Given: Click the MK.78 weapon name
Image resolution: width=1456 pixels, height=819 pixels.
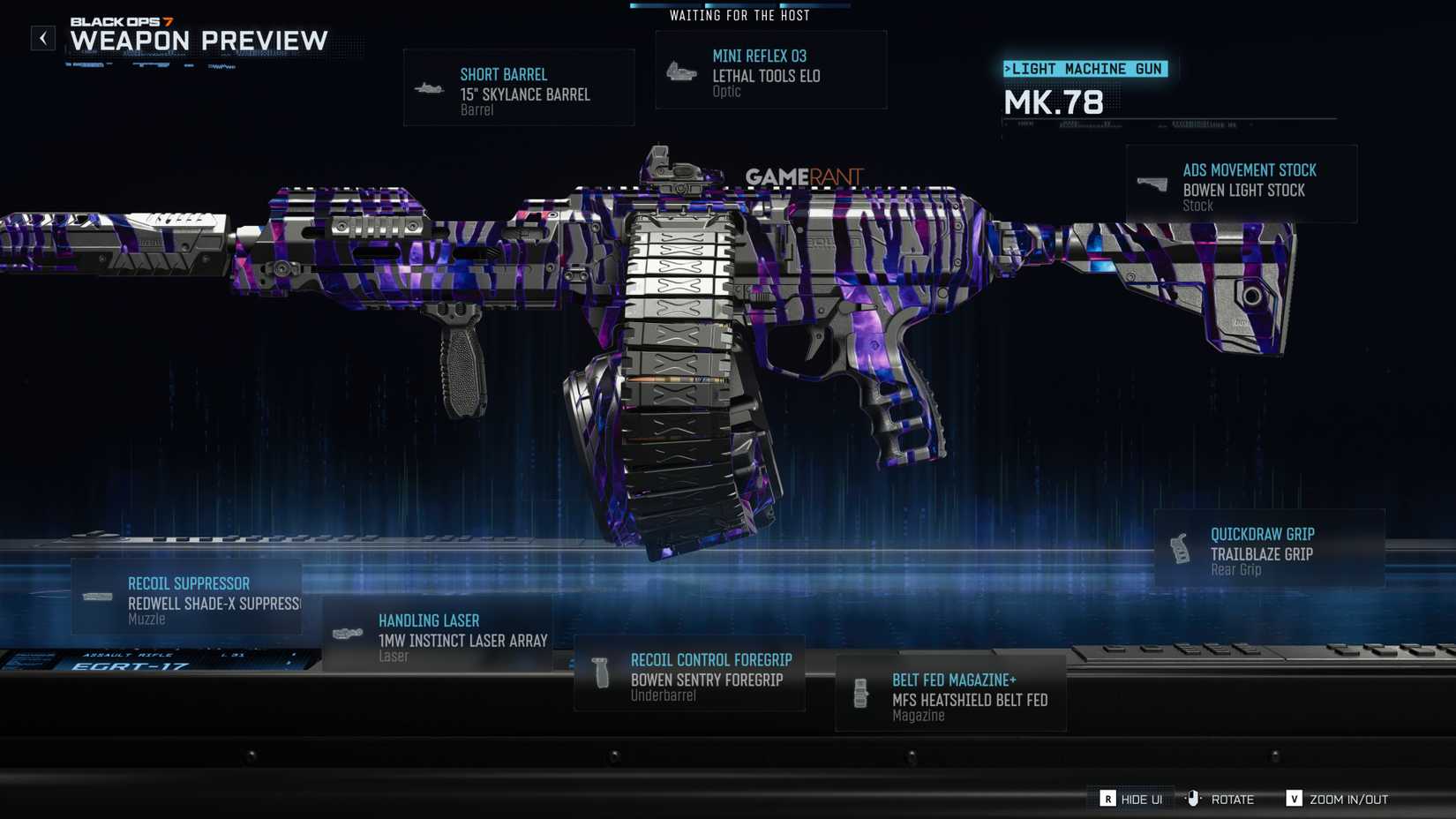Looking at the screenshot, I should click(1054, 102).
